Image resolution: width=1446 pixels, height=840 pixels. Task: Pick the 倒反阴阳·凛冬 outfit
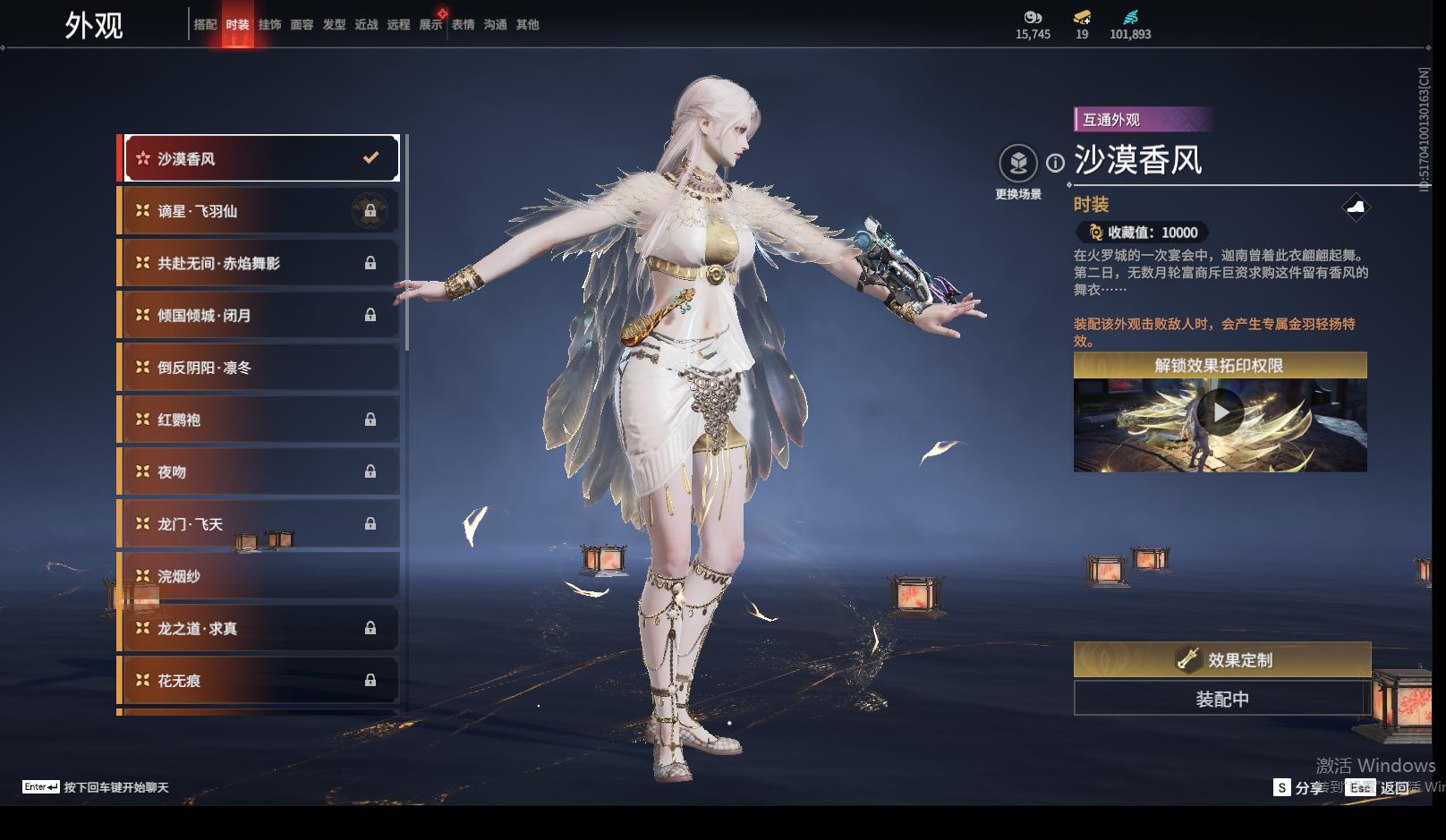pos(260,368)
